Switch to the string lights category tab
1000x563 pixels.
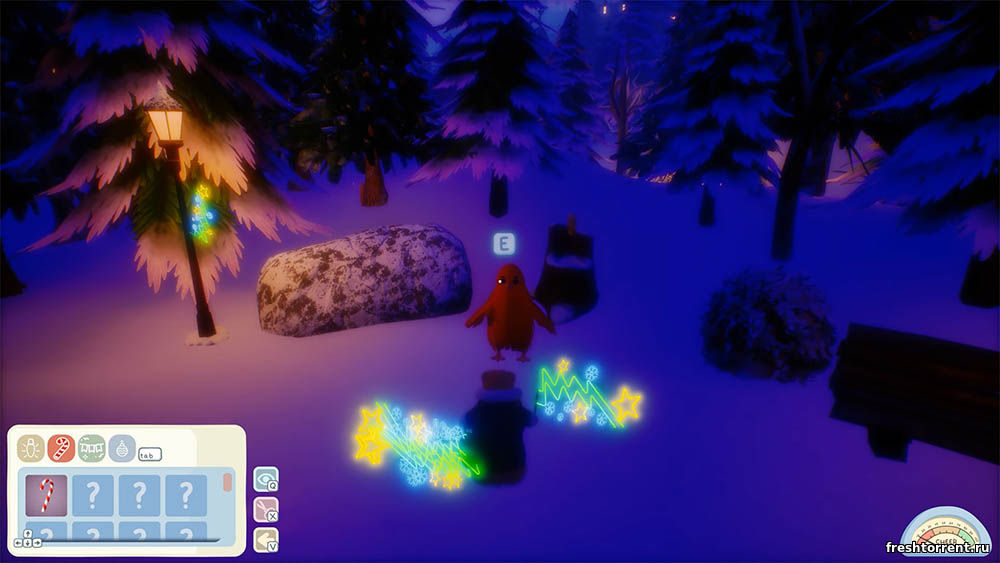(x=30, y=447)
